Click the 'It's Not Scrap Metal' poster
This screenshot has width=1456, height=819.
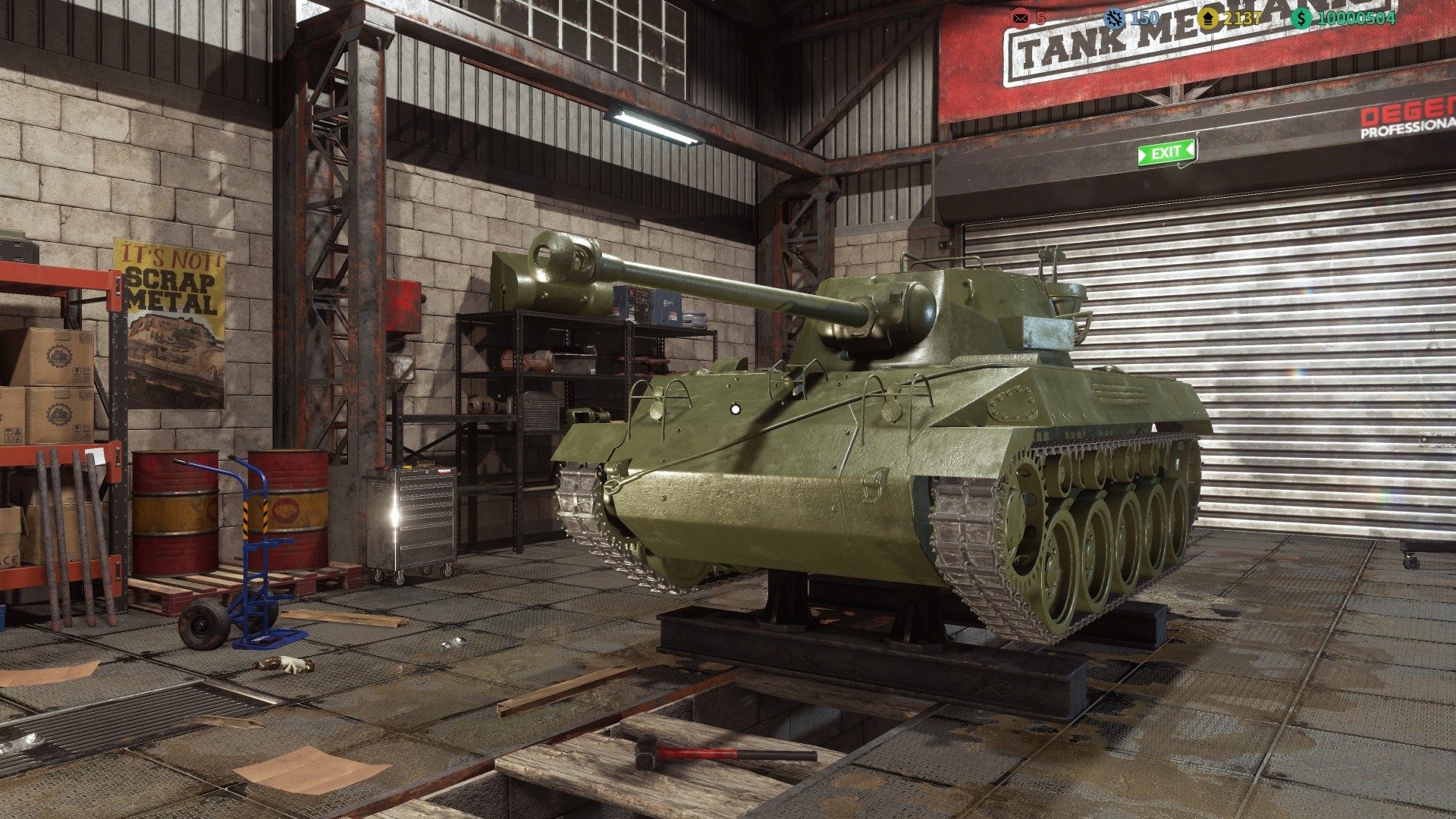click(167, 296)
